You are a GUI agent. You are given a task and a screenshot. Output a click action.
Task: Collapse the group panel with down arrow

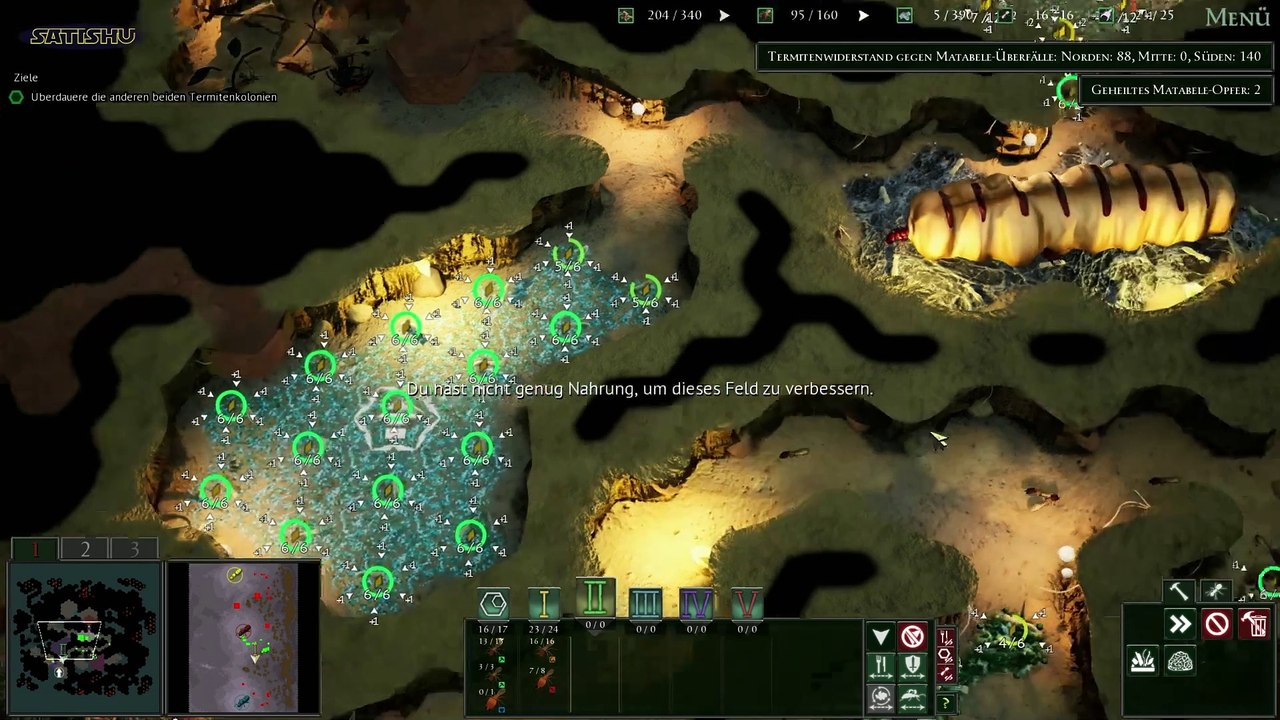881,637
